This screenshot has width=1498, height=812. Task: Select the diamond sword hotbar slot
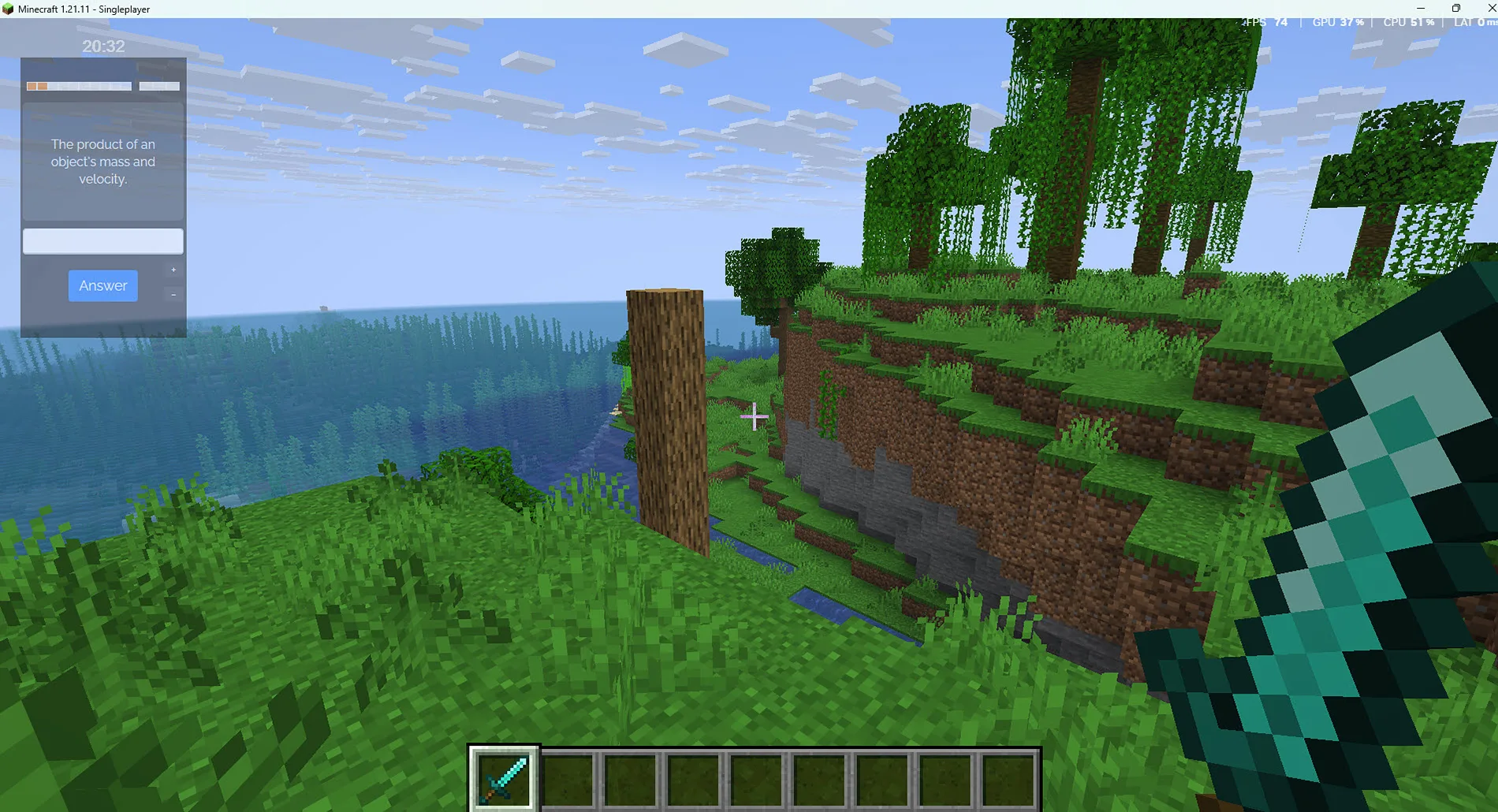[505, 778]
